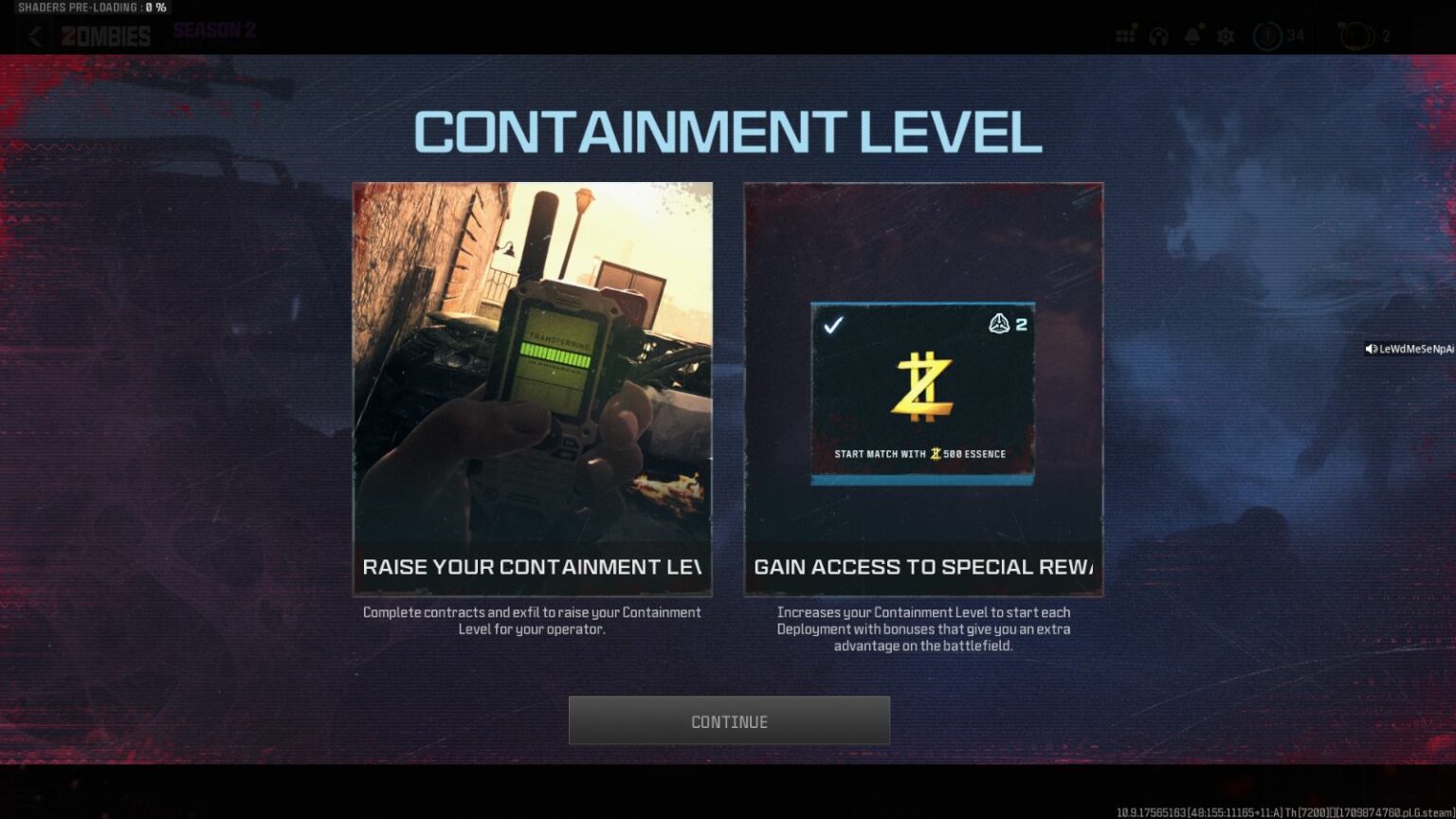Click the headset audio channels icon
1456x819 pixels.
coord(1157,36)
